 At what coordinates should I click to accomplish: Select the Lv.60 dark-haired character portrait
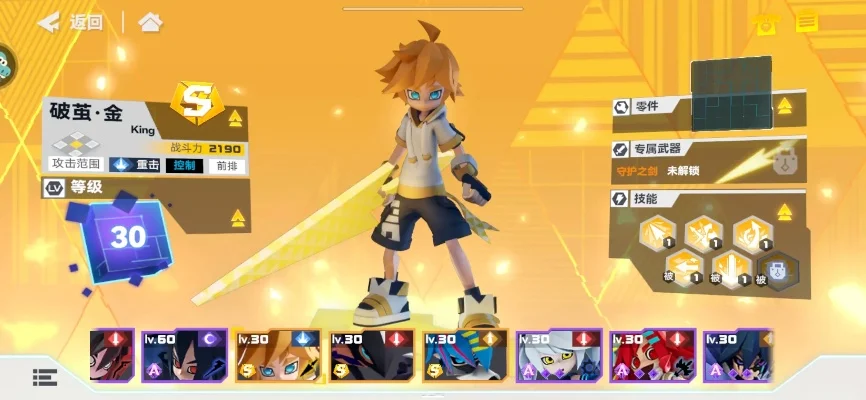click(x=184, y=357)
